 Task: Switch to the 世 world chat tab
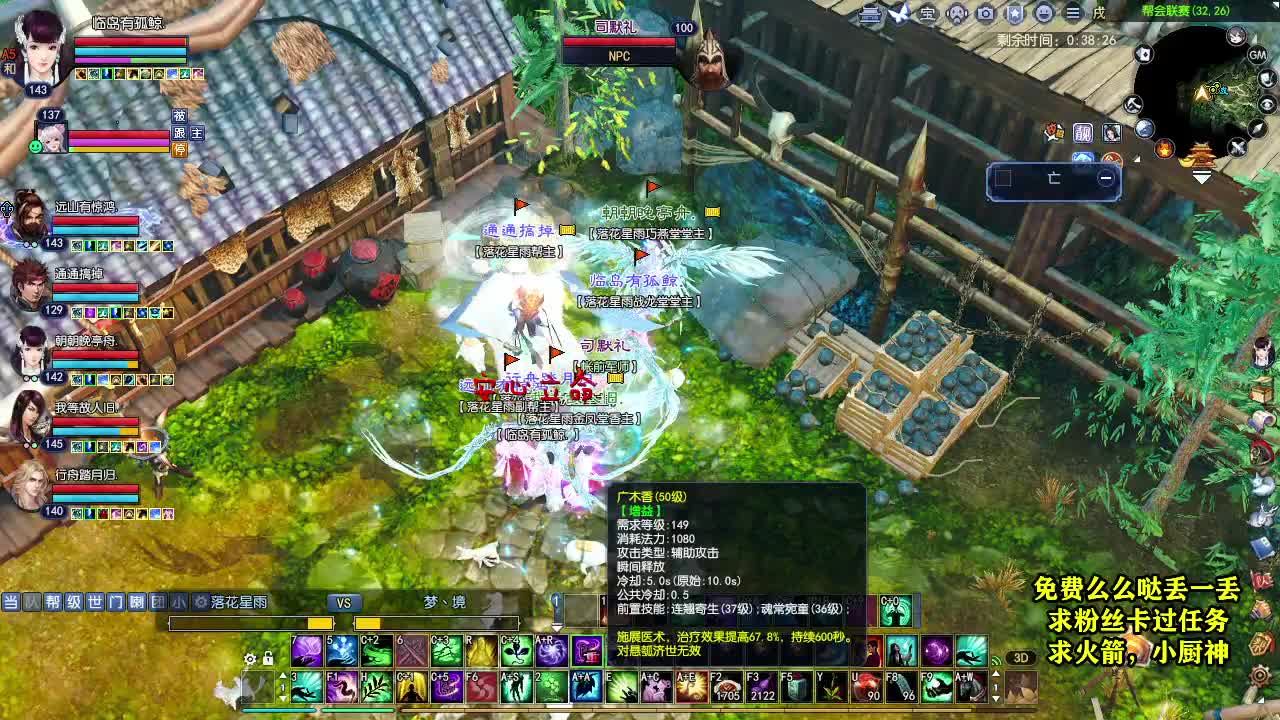click(94, 600)
